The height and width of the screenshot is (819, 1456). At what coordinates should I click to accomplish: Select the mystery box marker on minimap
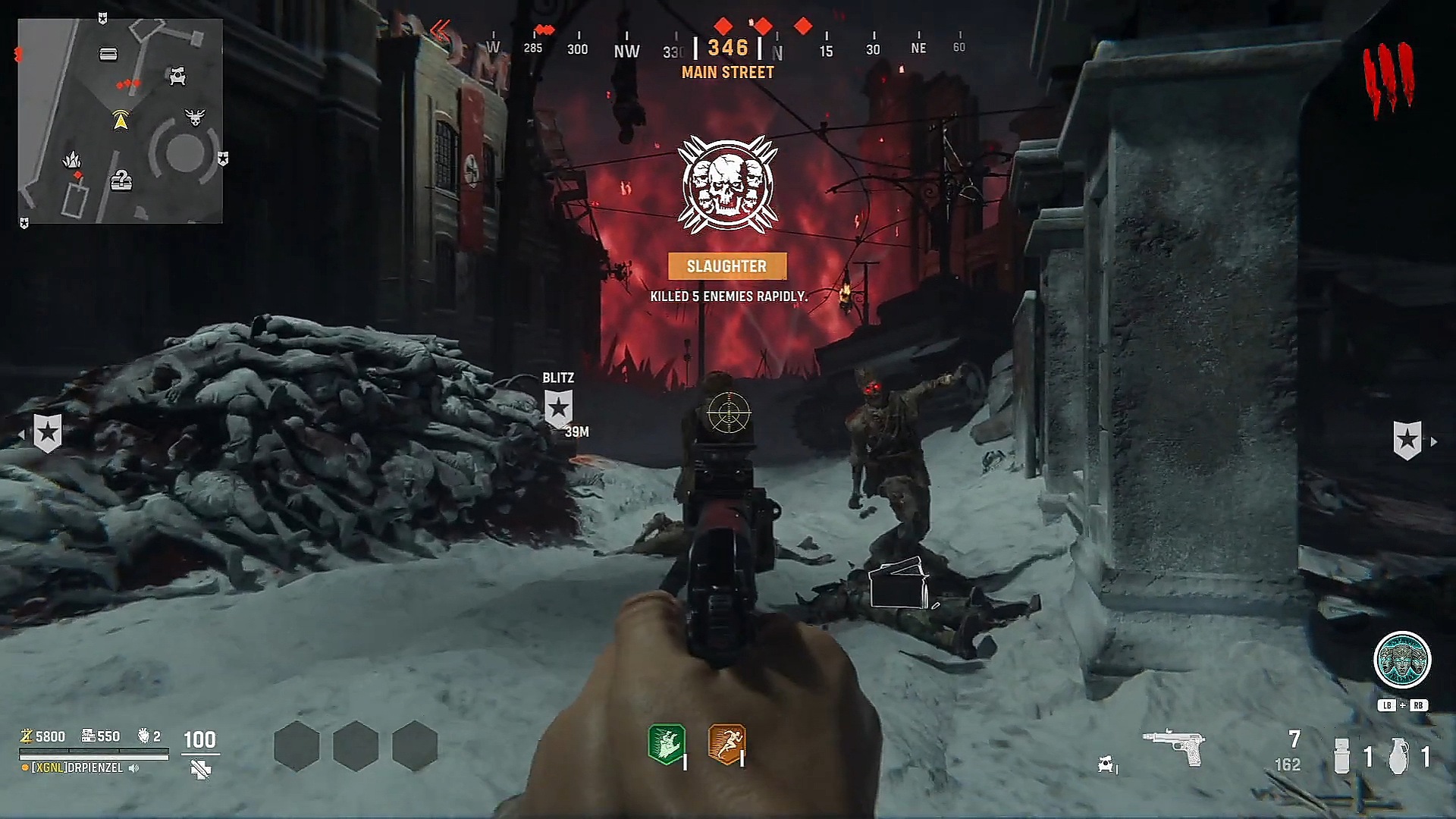(x=121, y=181)
